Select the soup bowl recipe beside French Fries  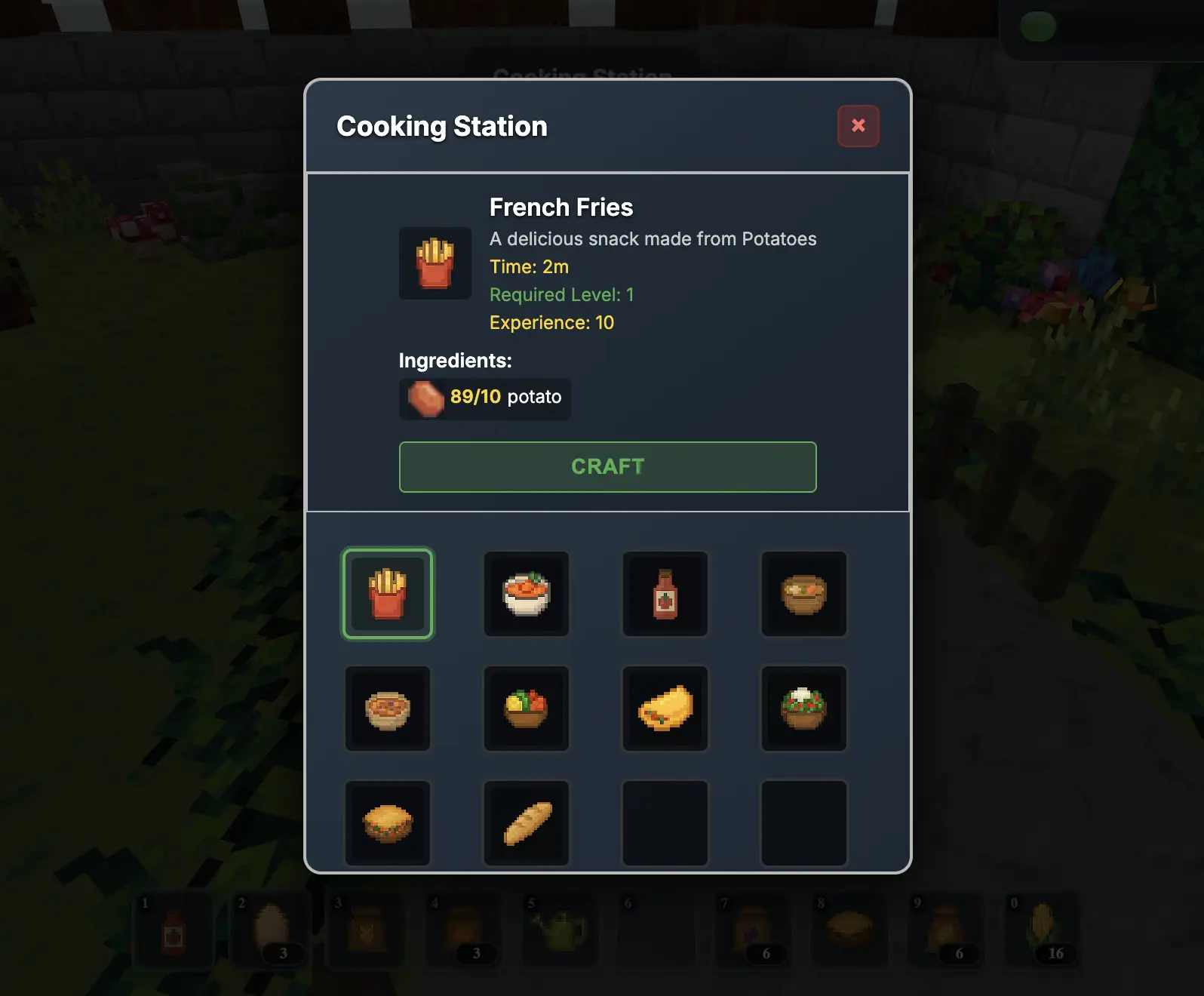[526, 594]
